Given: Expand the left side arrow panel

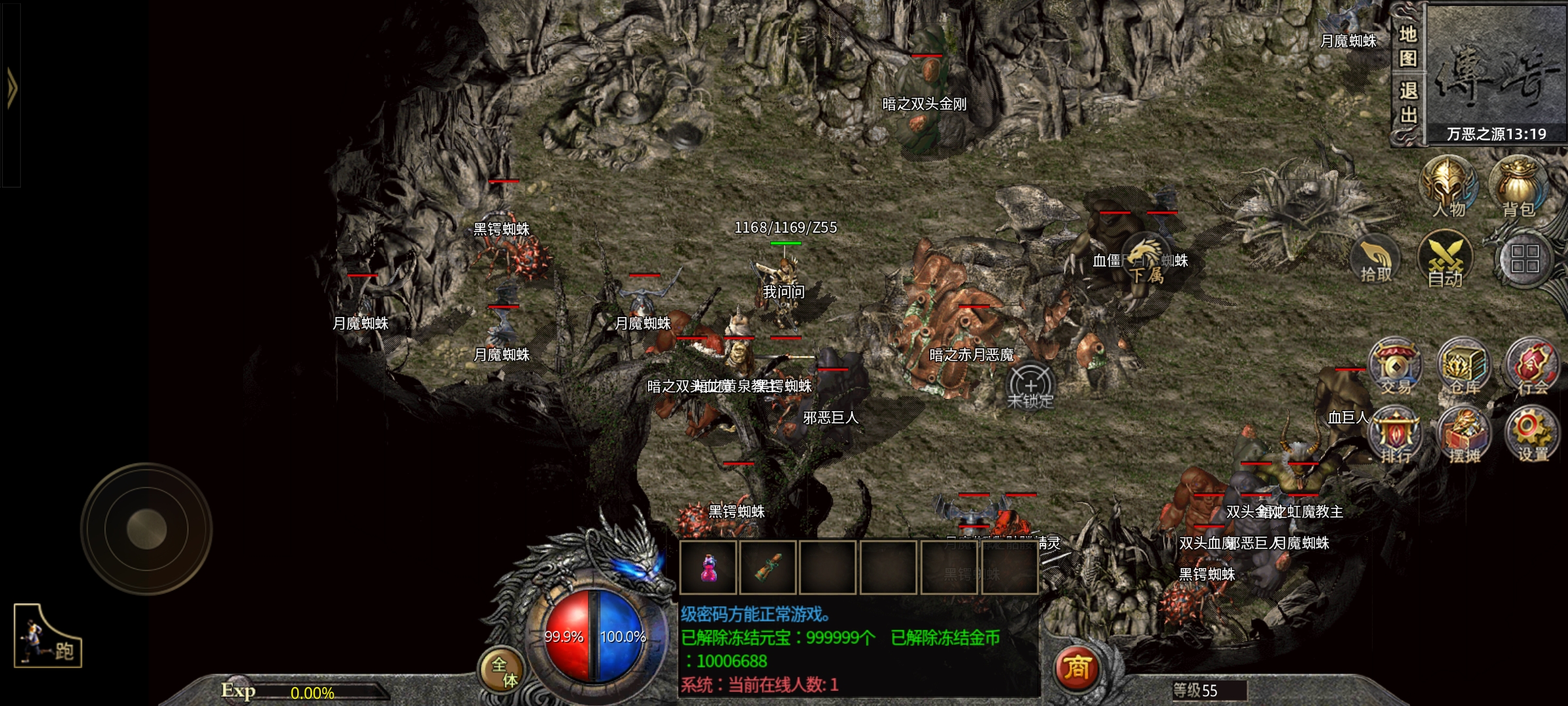Looking at the screenshot, I should pyautogui.click(x=11, y=88).
